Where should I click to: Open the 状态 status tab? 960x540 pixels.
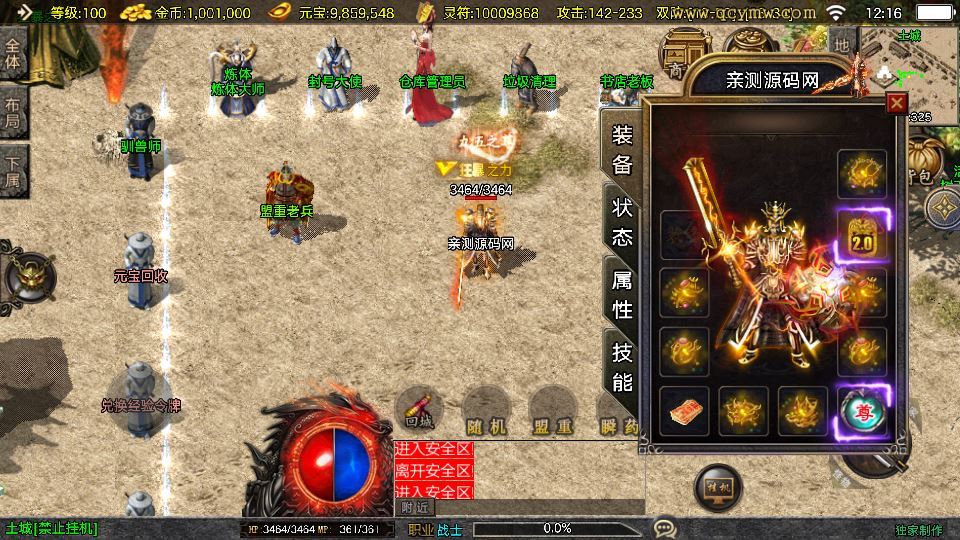tap(622, 223)
